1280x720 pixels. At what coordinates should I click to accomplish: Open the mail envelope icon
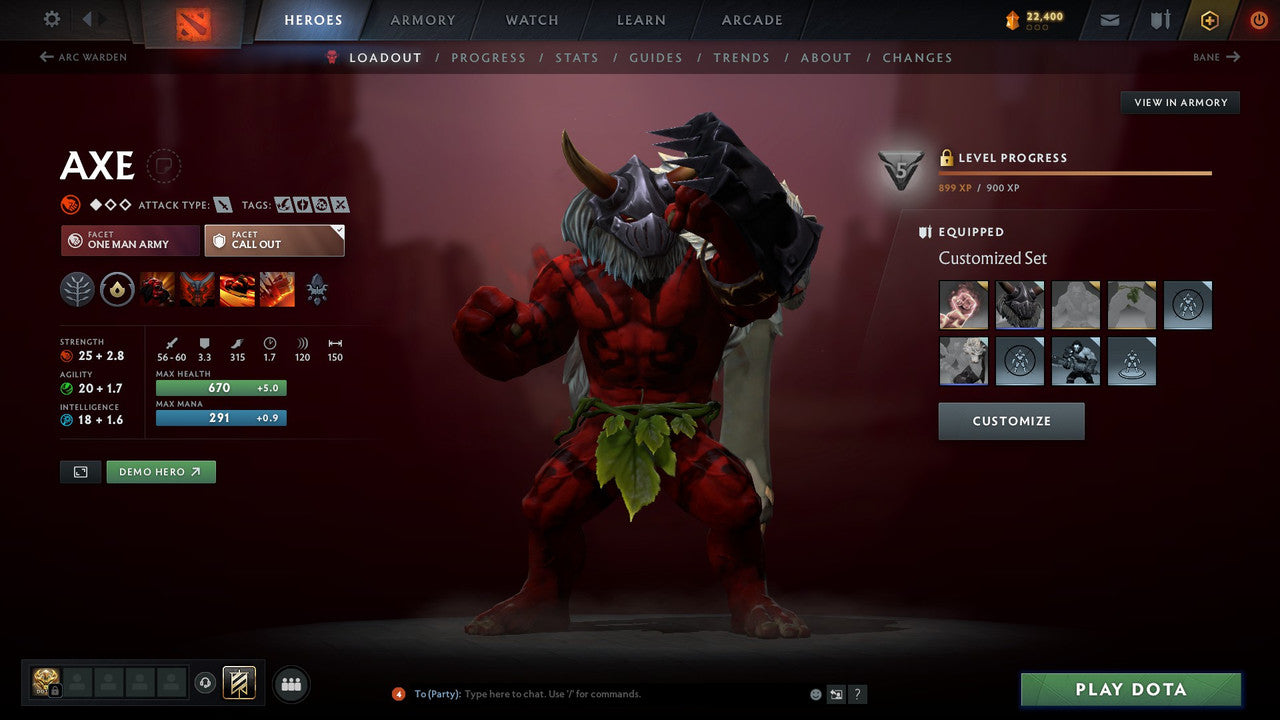coord(1108,20)
